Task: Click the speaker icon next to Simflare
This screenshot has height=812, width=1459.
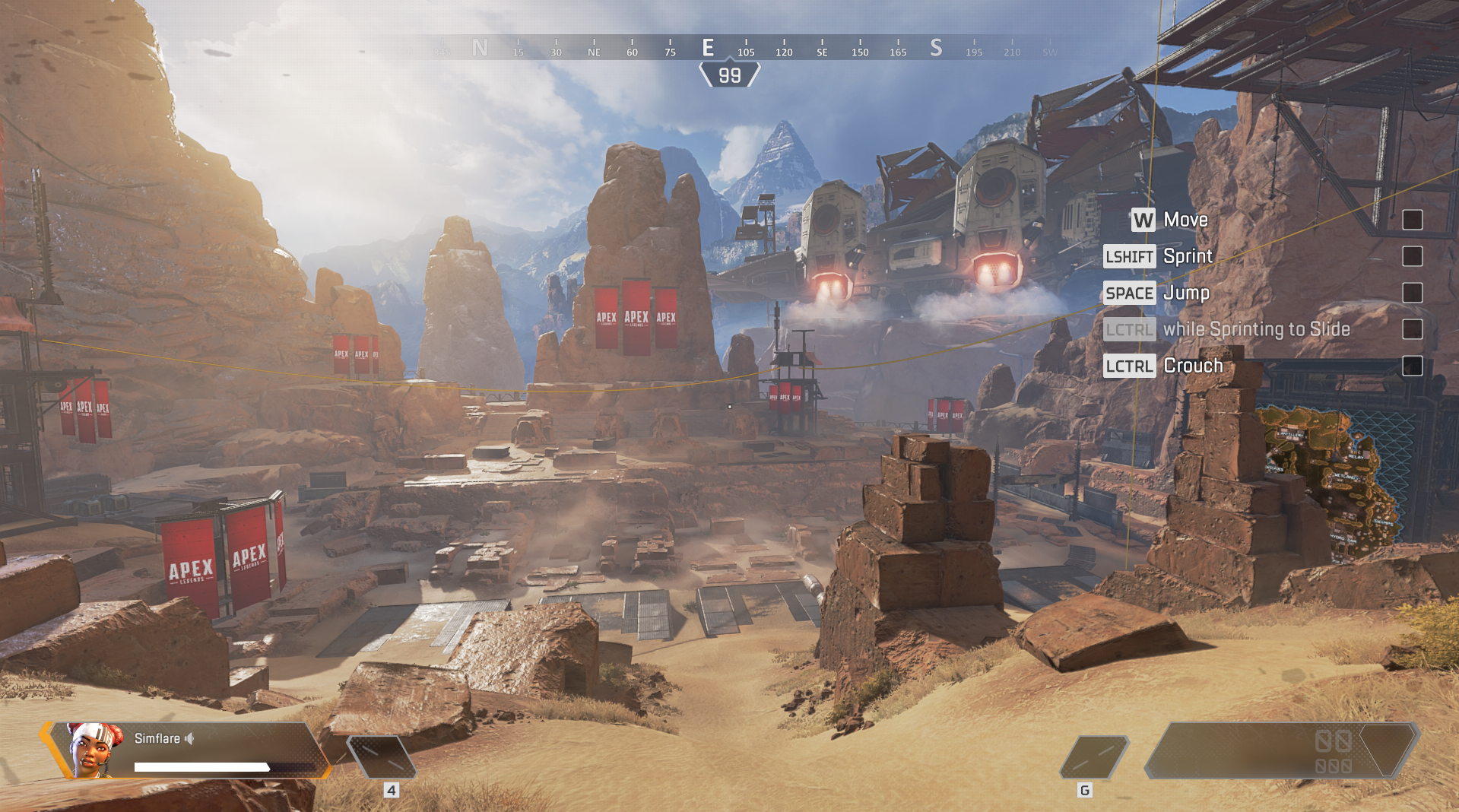Action: pos(190,738)
